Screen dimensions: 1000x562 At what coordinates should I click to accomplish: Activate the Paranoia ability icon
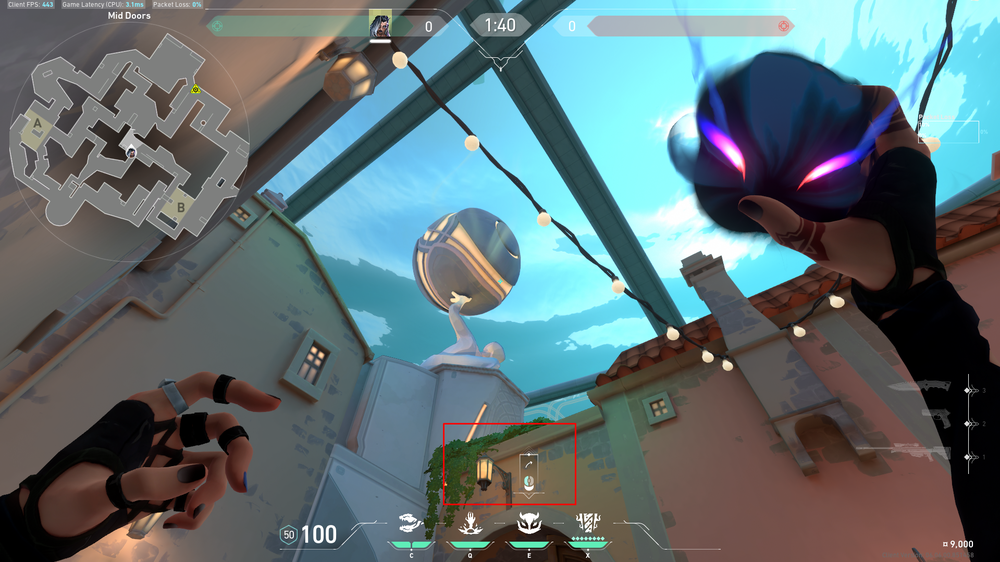(468, 522)
